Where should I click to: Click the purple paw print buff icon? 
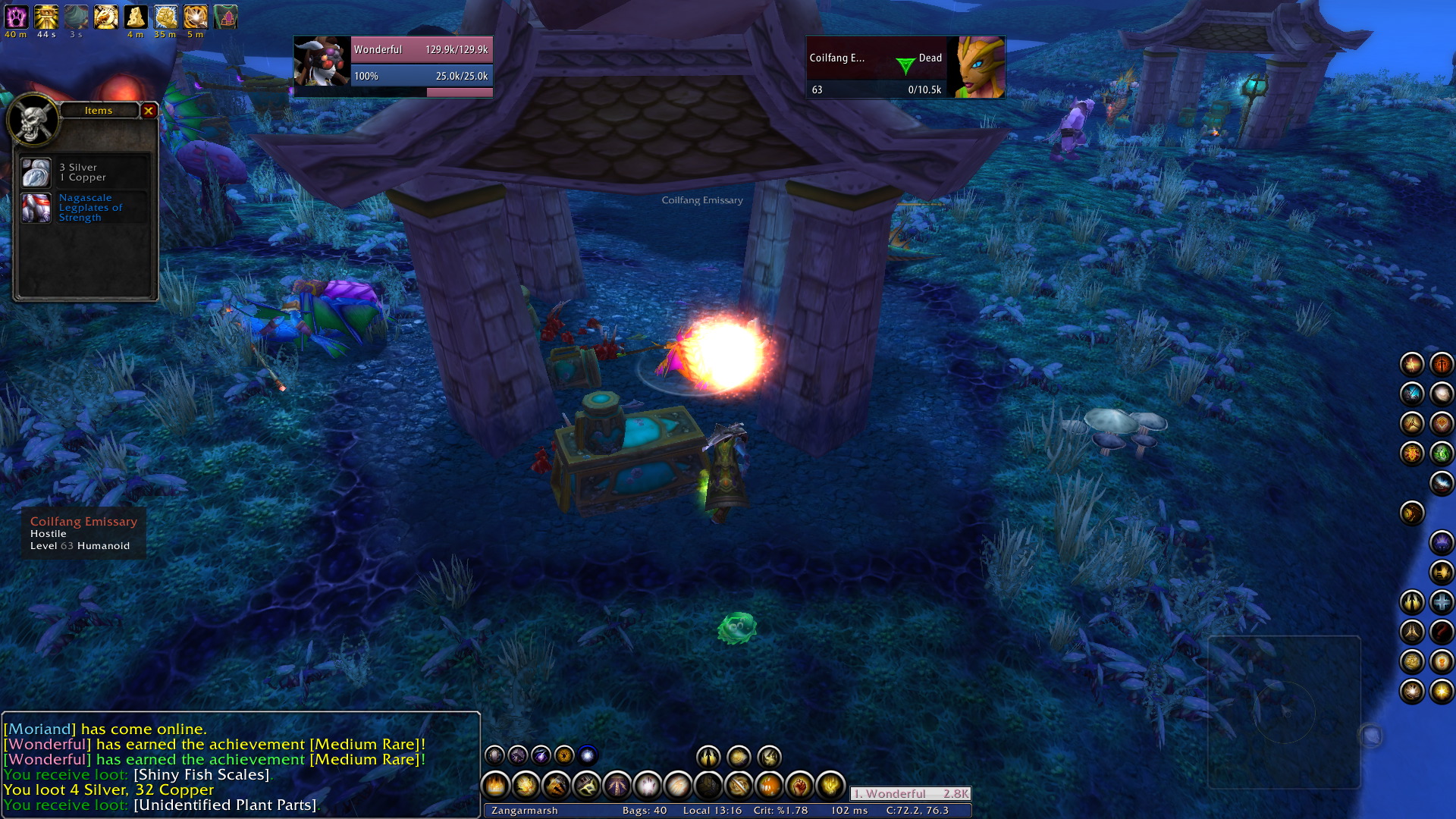click(16, 17)
